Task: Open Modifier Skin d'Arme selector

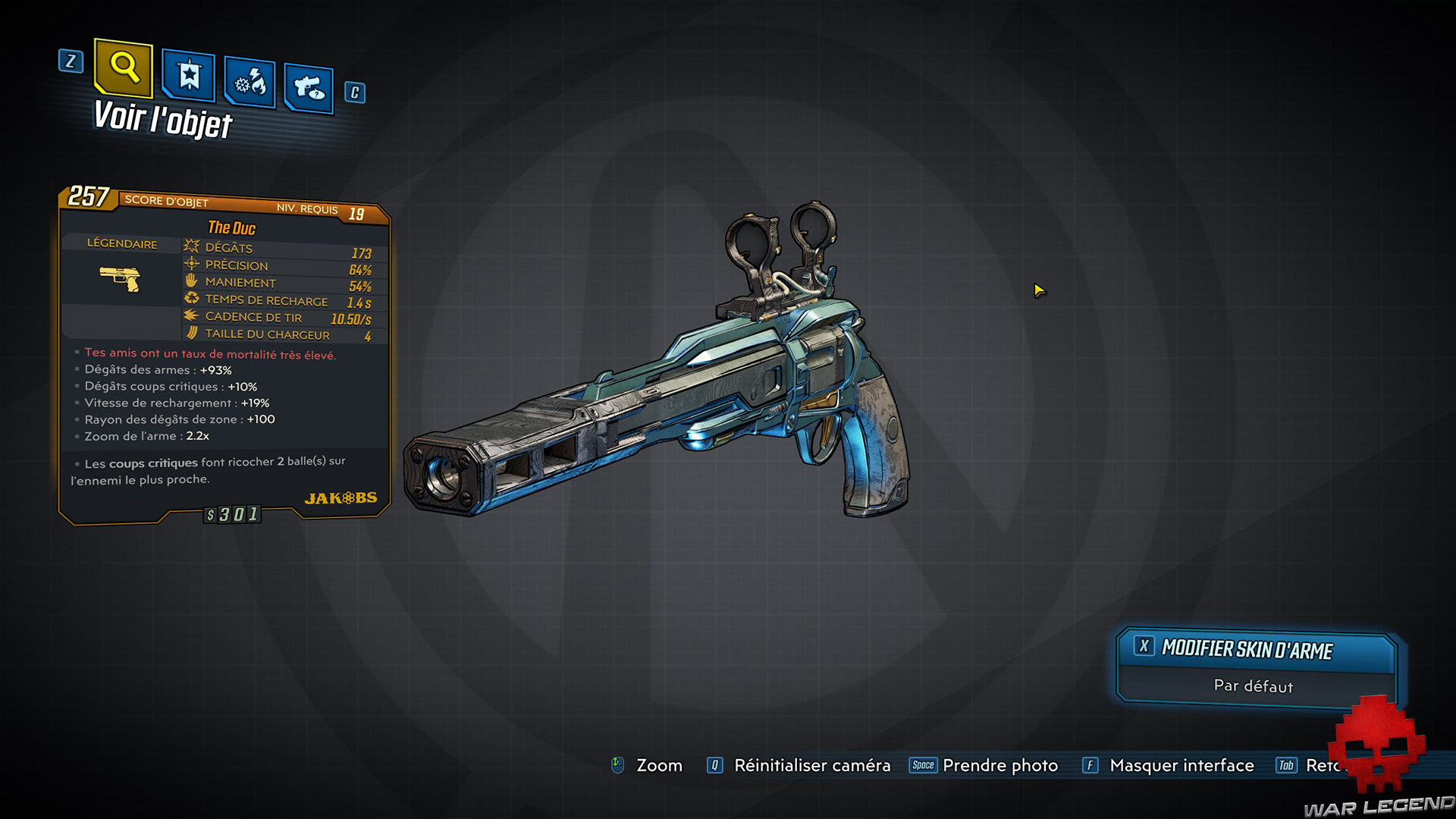Action: click(1247, 649)
